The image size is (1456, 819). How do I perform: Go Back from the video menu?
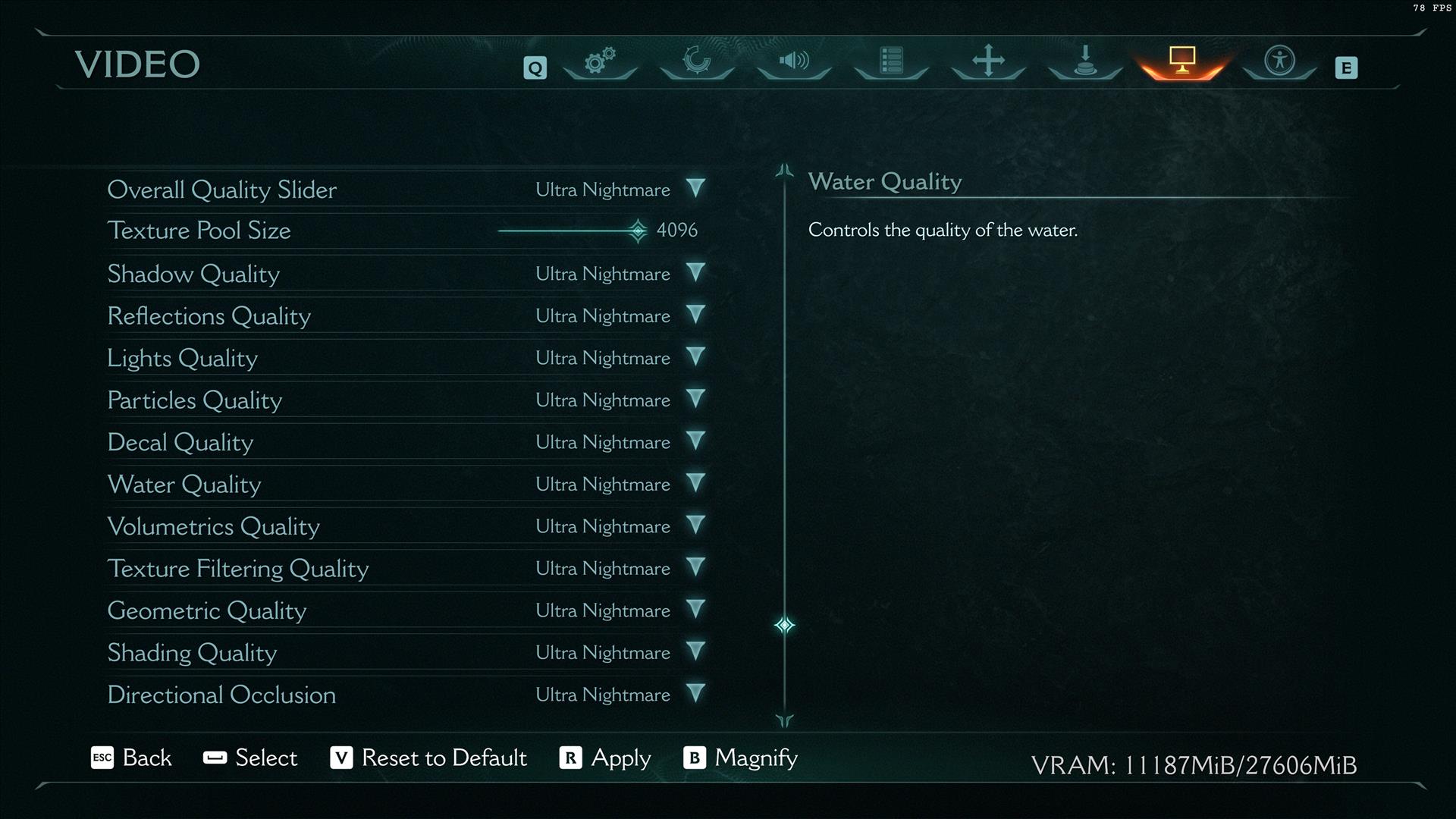click(x=131, y=758)
